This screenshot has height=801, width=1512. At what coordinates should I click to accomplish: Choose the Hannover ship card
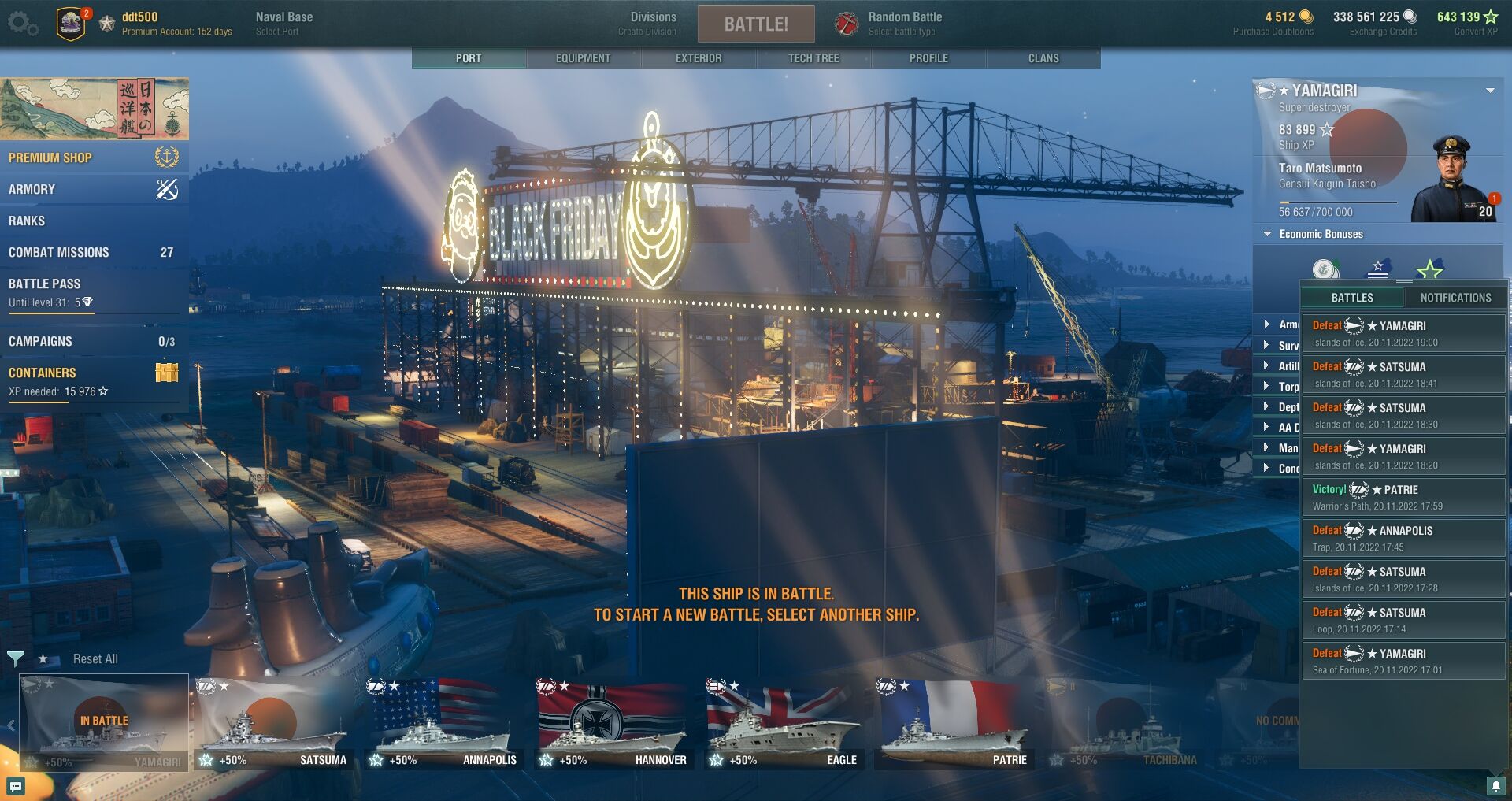point(614,725)
